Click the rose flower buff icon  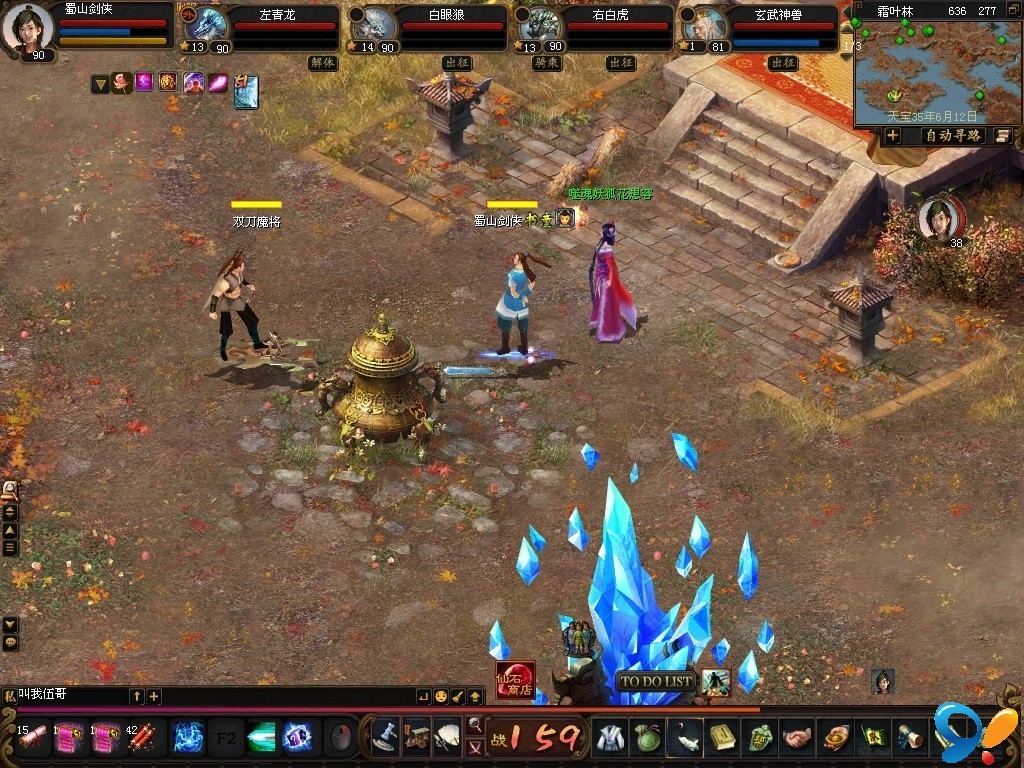point(122,82)
